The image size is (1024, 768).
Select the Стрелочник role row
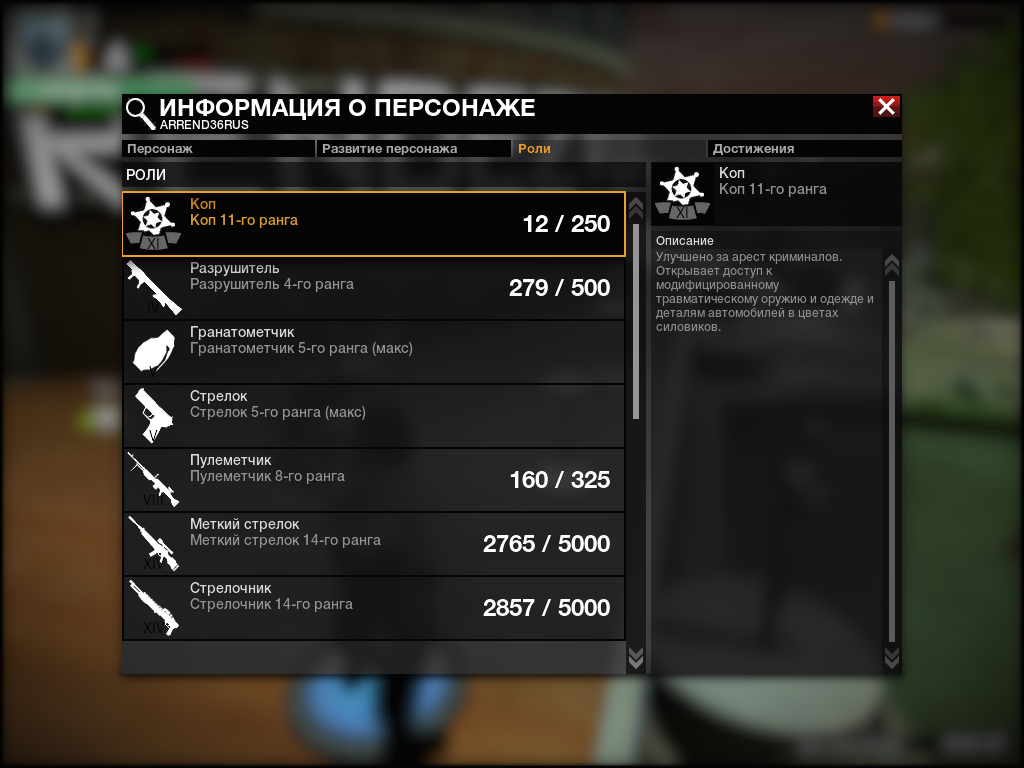[x=373, y=608]
